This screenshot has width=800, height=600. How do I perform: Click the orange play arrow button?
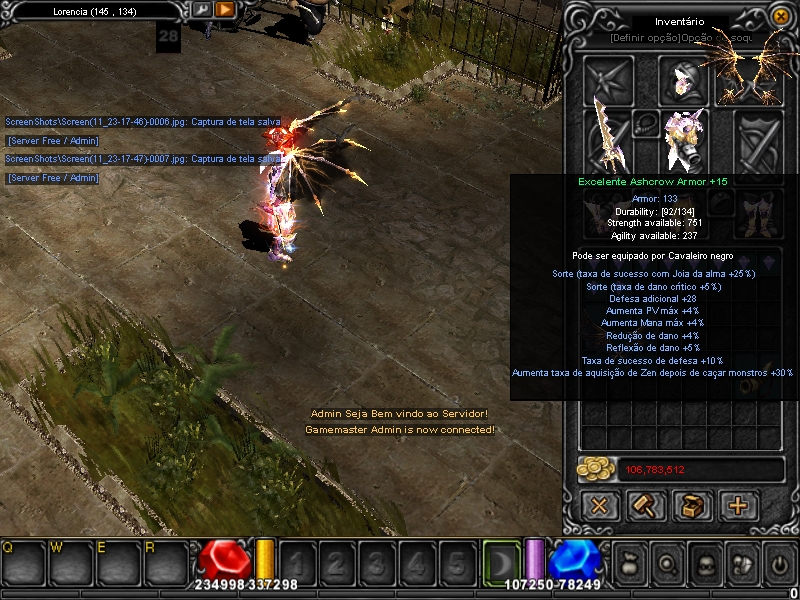(225, 10)
